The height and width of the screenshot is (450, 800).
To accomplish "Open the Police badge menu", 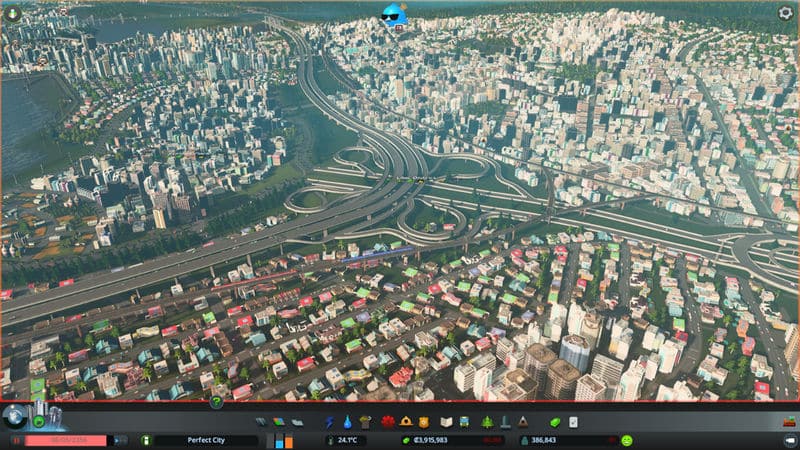I will (424, 422).
